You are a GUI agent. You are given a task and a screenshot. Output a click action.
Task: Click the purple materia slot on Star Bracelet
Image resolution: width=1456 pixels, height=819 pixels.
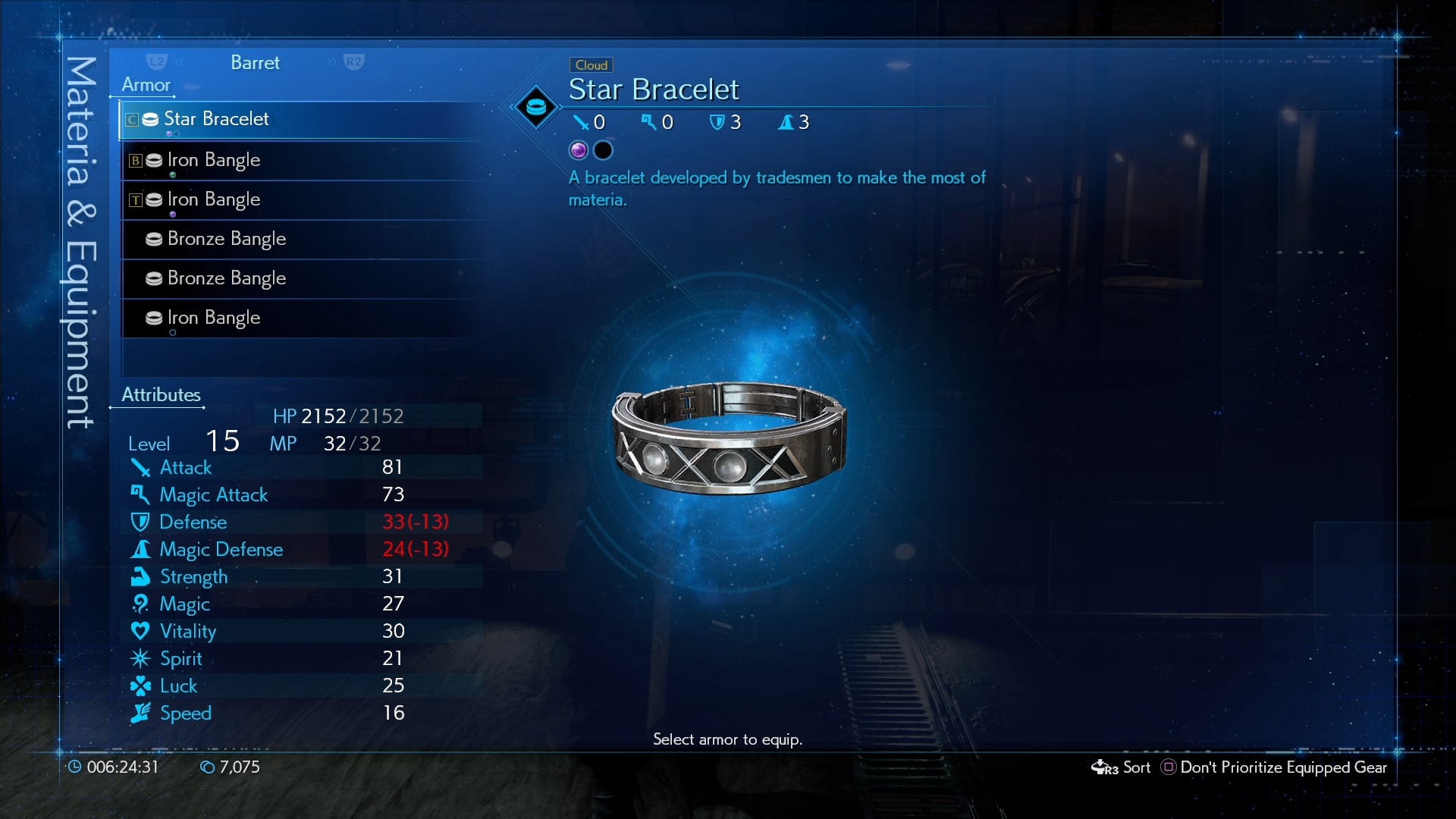[577, 149]
